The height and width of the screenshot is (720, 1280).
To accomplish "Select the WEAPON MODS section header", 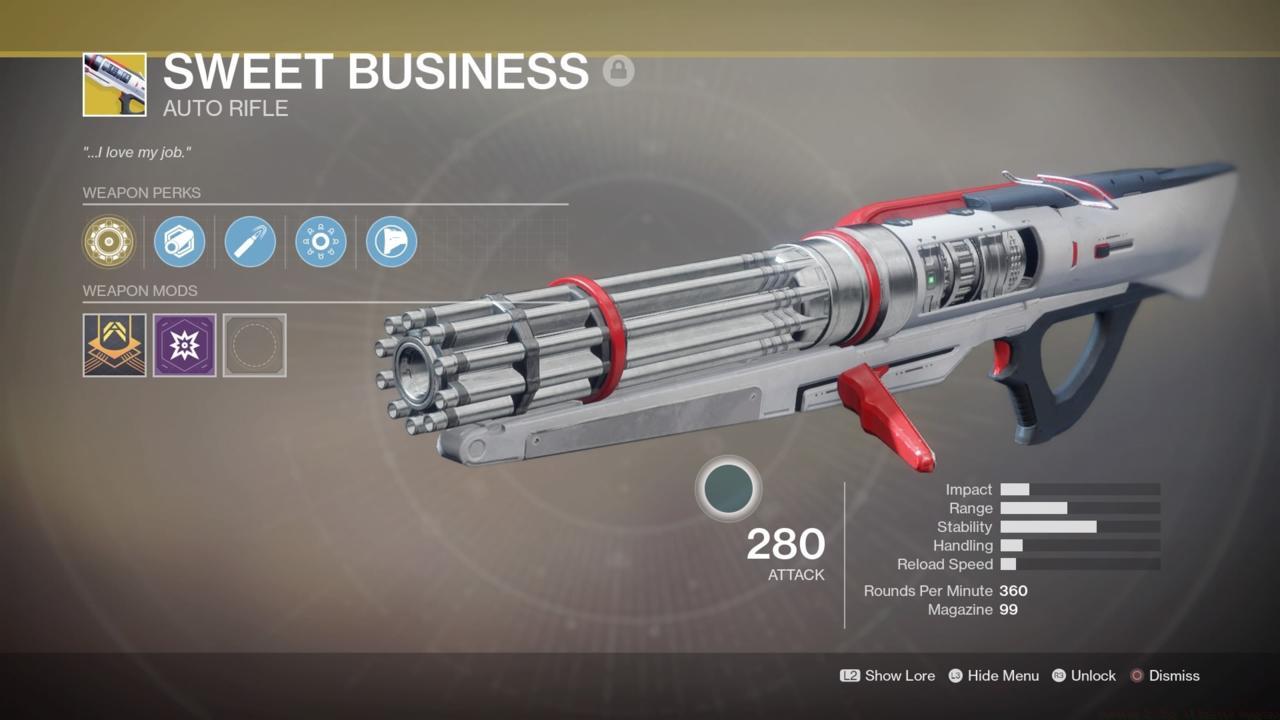I will [141, 290].
